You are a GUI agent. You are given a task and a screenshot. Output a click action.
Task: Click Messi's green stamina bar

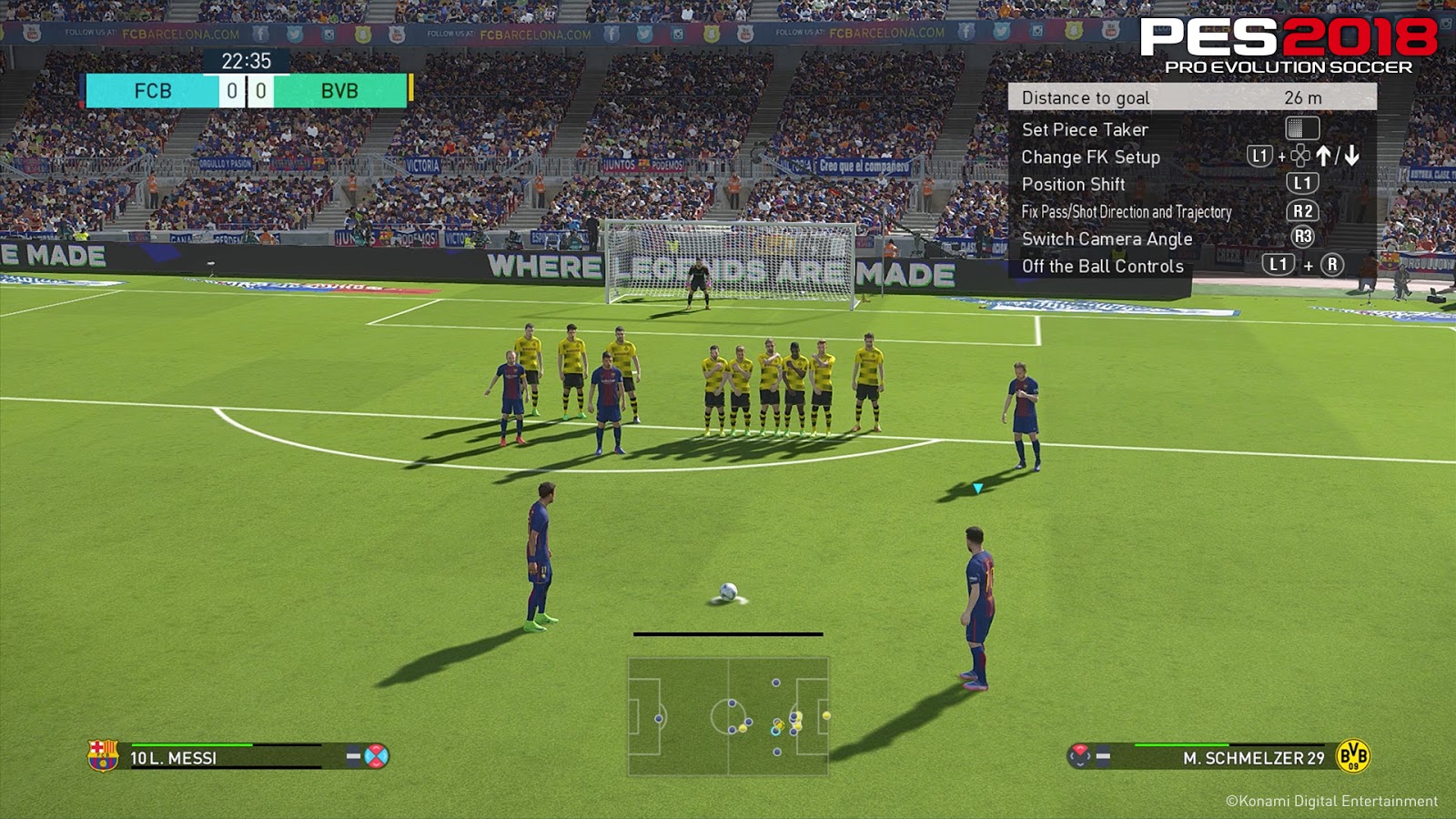click(191, 745)
